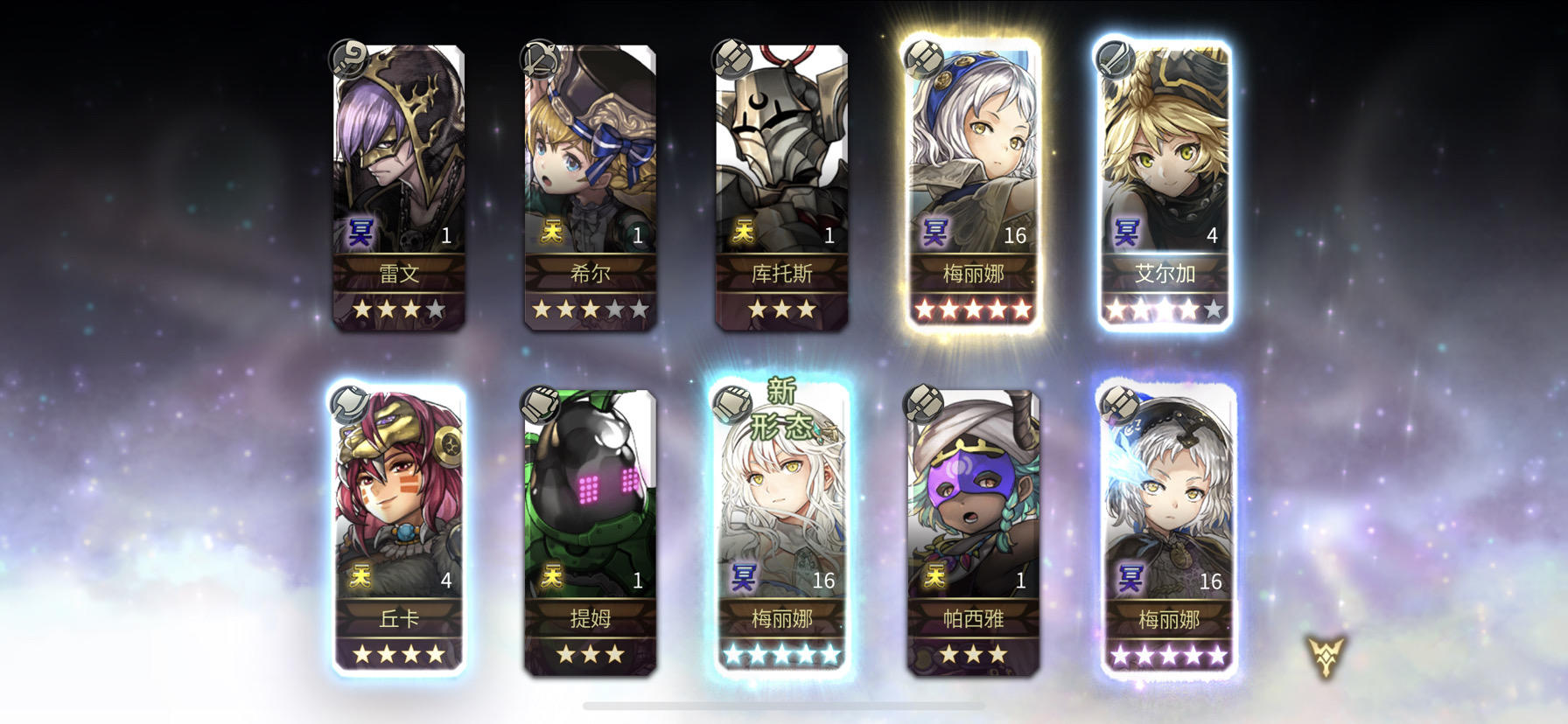The width and height of the screenshot is (1568, 724).
Task: Toggle the 冥 faction badge on 艾尔加's card
Action: (x=1126, y=233)
